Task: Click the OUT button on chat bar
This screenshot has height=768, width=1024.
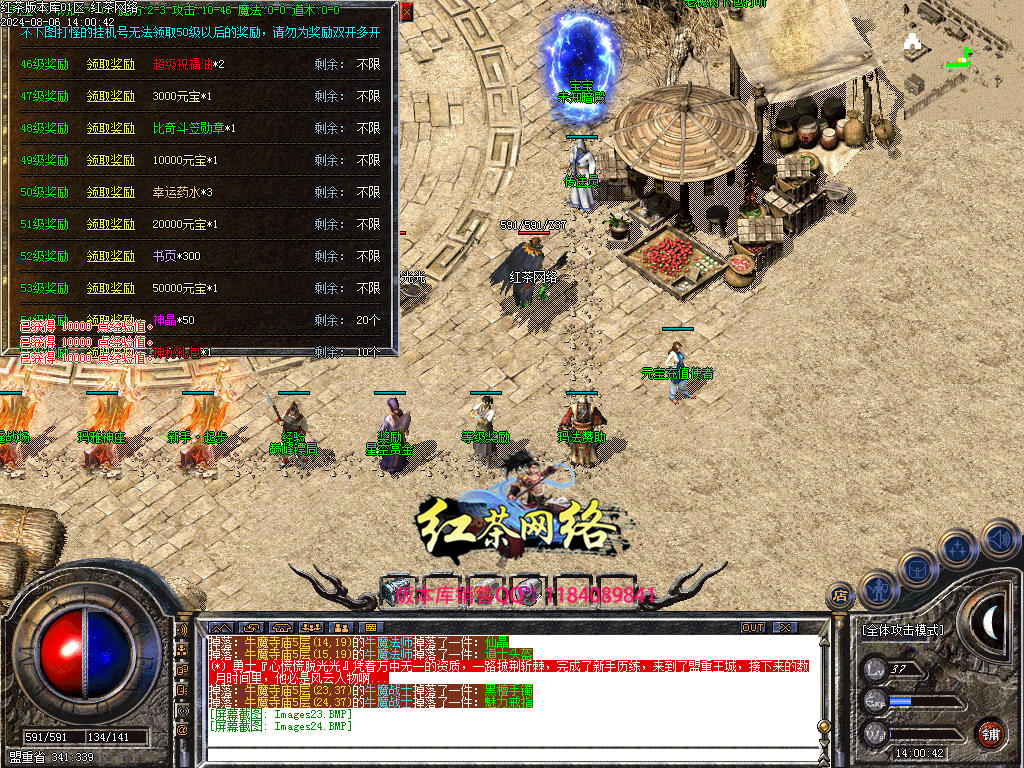Action: pos(752,627)
